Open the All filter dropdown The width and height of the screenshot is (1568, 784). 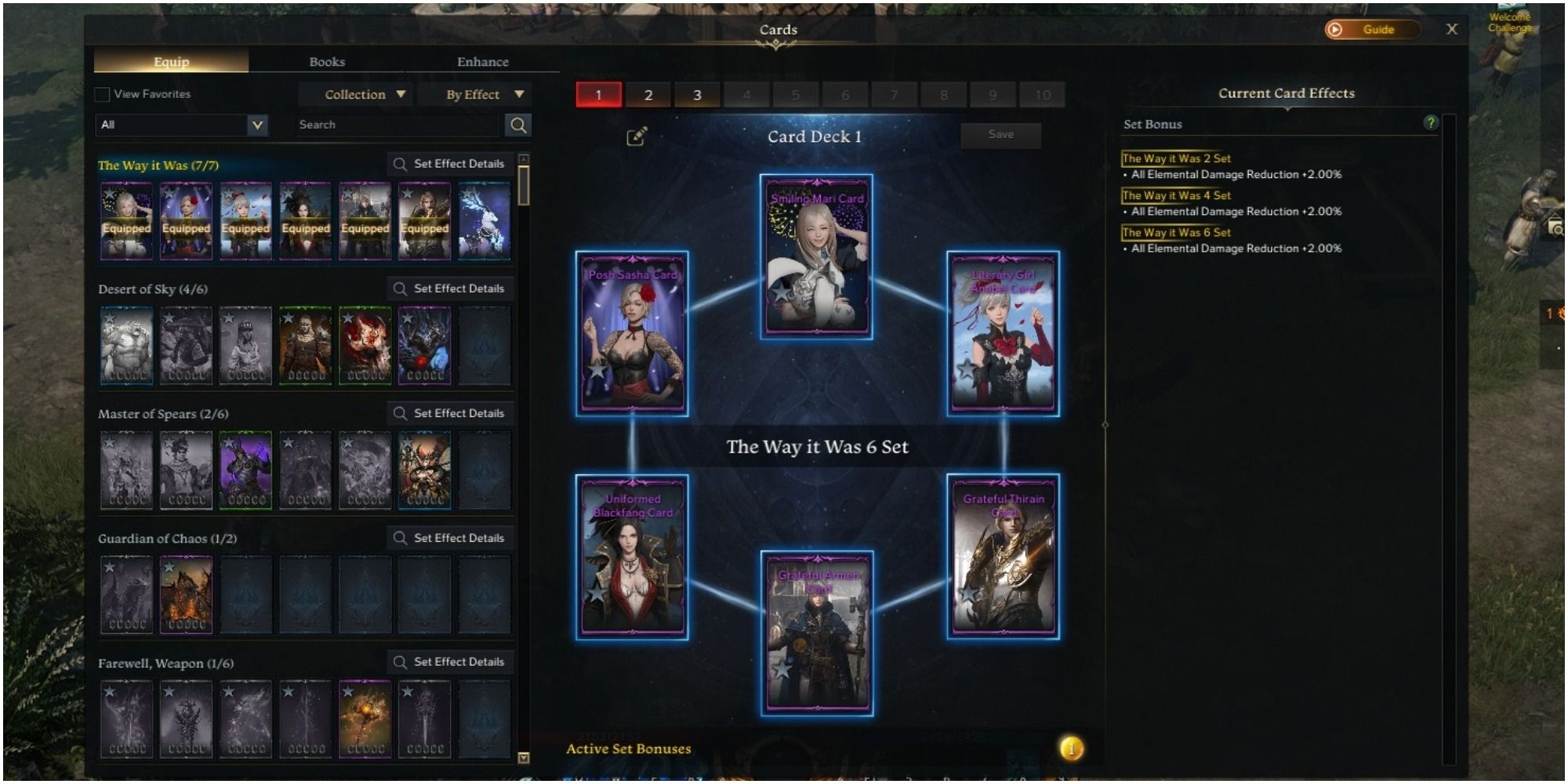pos(180,125)
